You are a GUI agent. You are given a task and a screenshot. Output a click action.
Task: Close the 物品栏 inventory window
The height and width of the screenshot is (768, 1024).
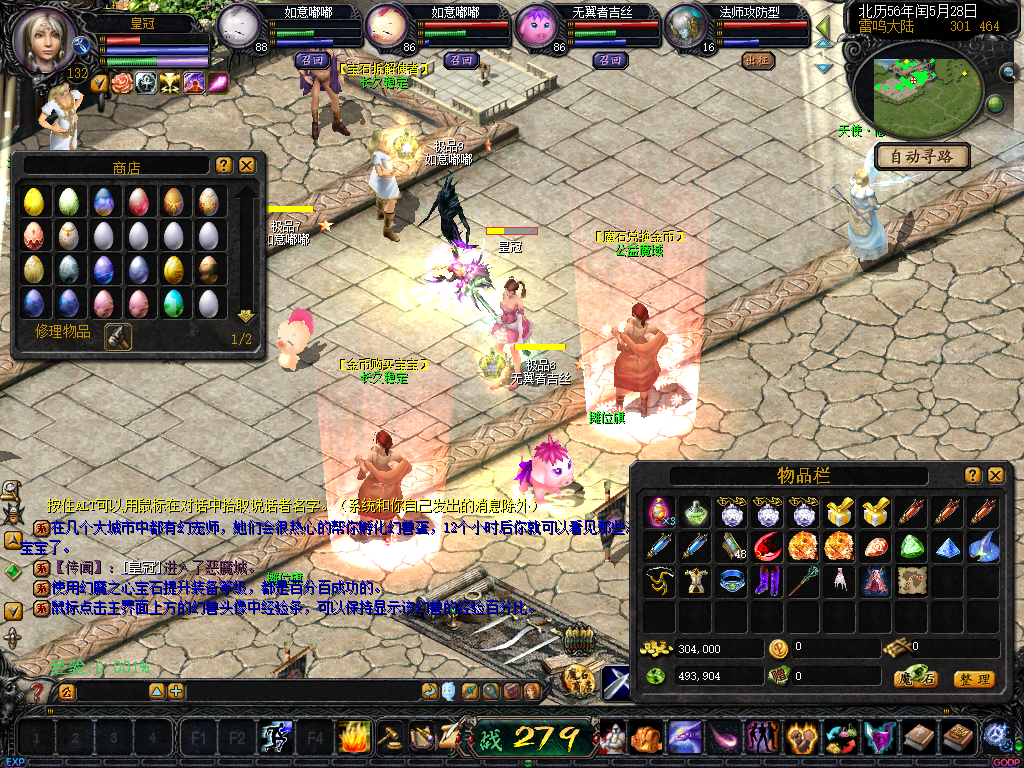(x=996, y=475)
